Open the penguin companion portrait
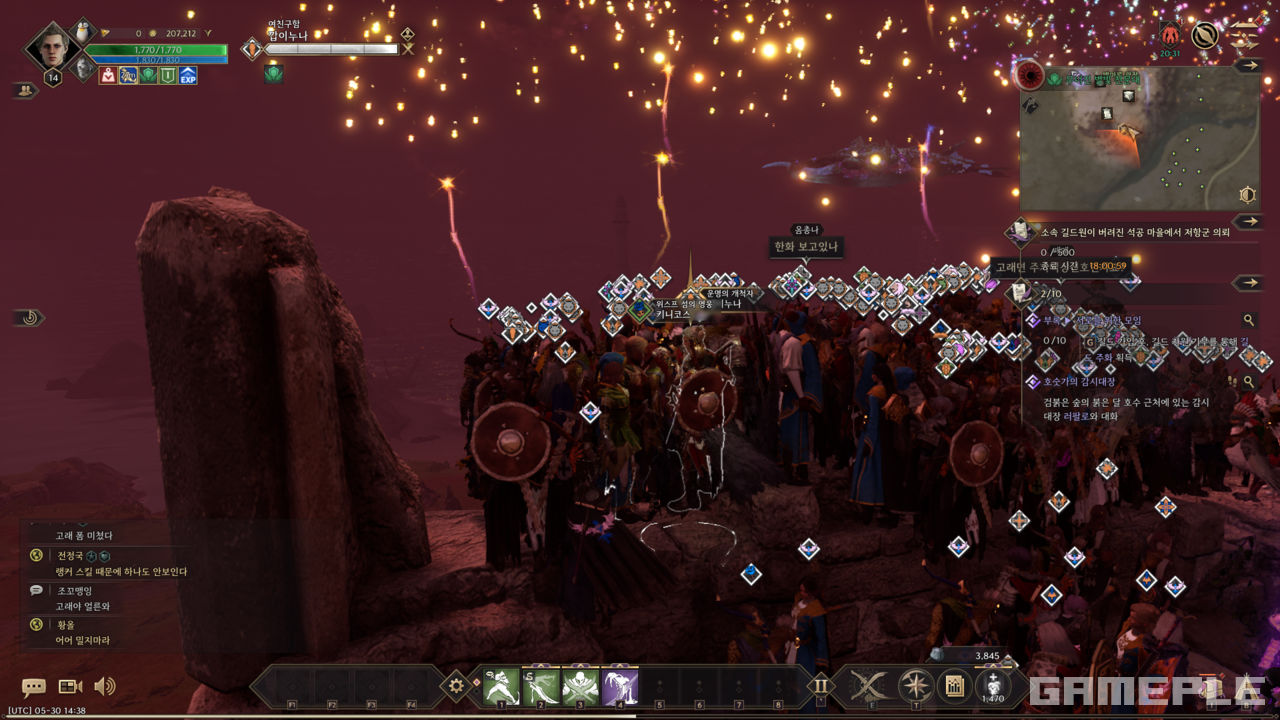 [84, 31]
